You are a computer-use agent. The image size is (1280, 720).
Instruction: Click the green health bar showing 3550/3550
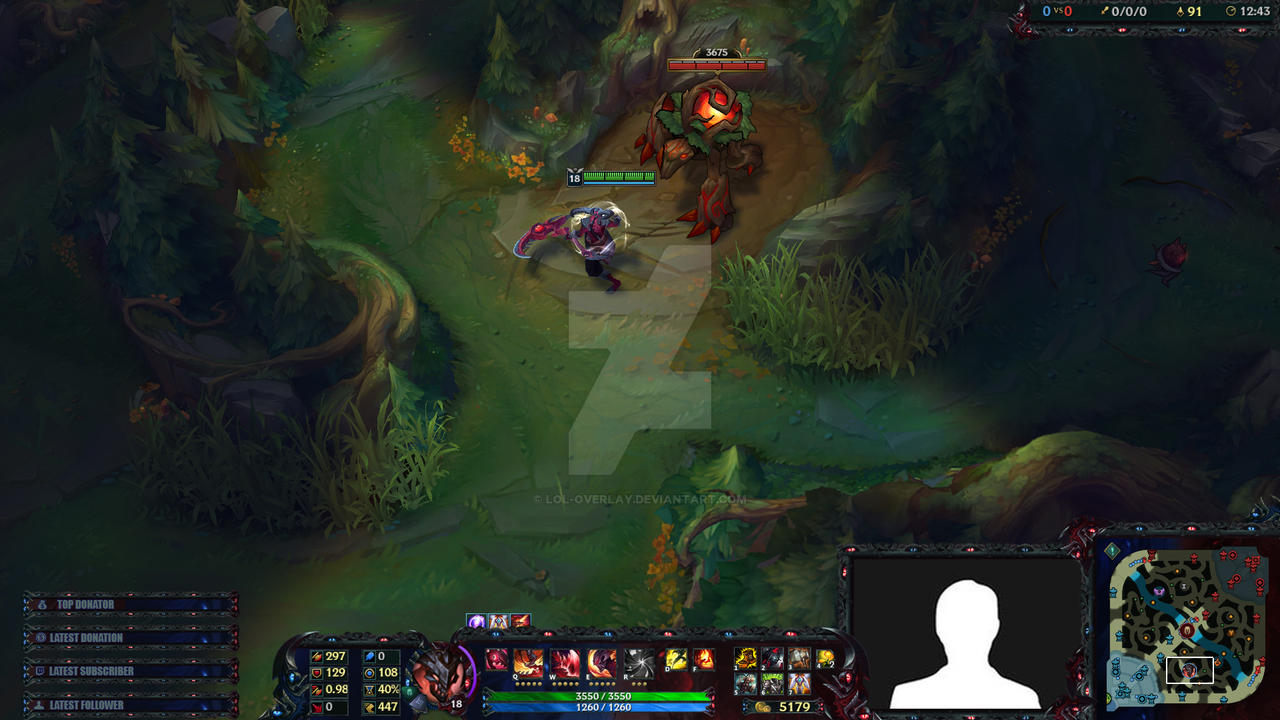coord(602,695)
